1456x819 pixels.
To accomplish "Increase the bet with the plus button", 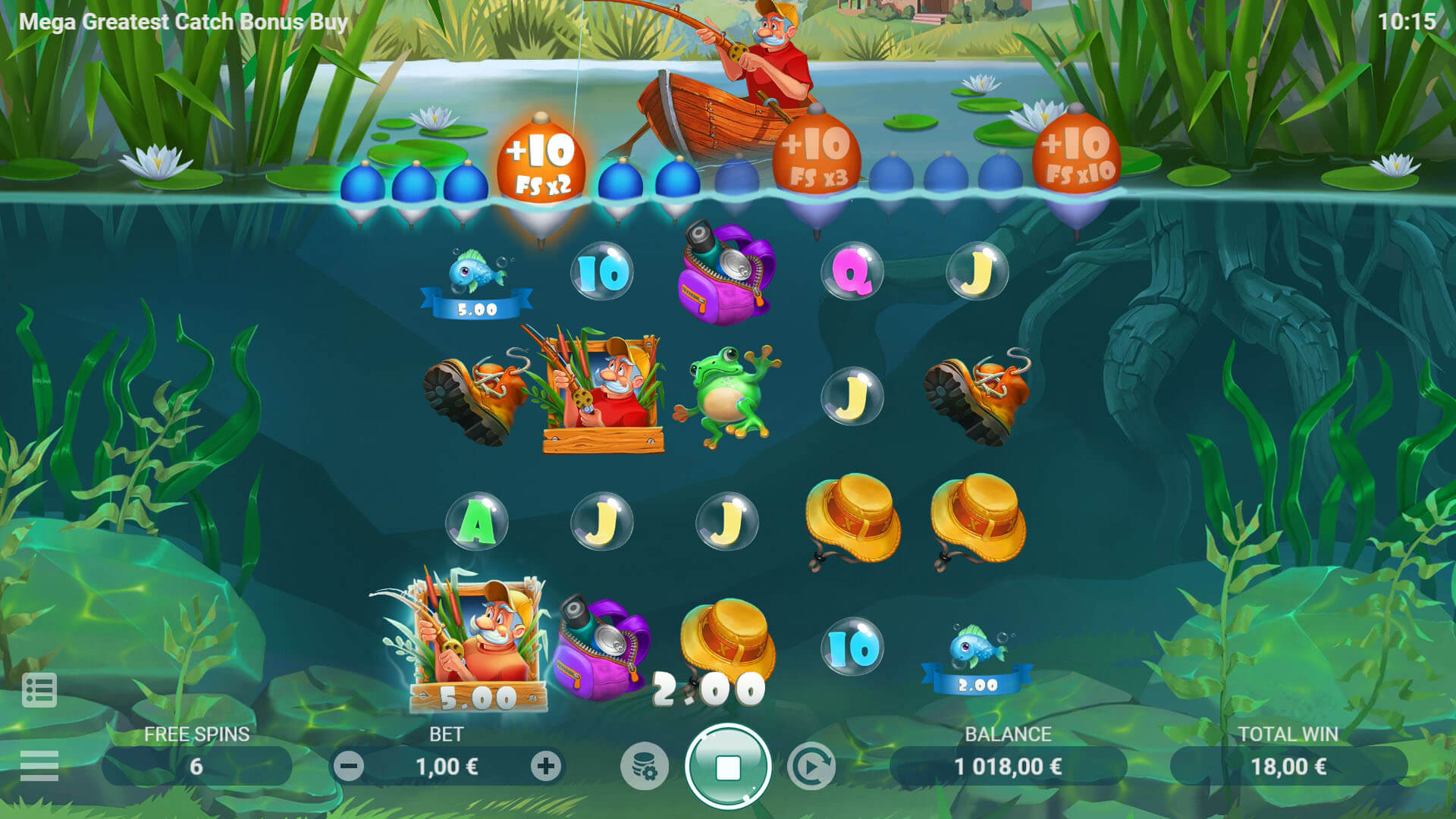I will (545, 767).
